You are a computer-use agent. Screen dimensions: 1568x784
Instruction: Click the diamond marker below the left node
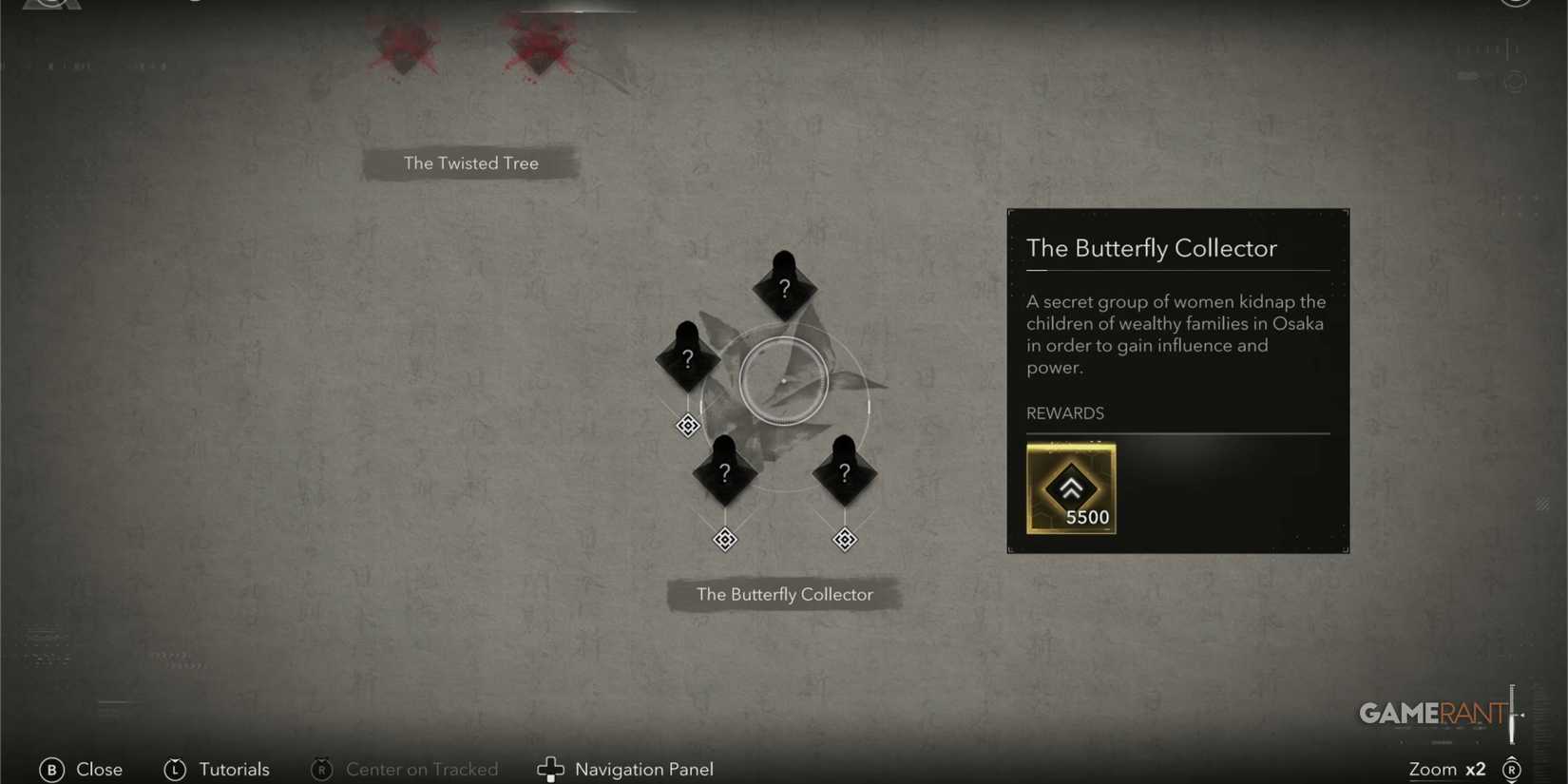[687, 426]
